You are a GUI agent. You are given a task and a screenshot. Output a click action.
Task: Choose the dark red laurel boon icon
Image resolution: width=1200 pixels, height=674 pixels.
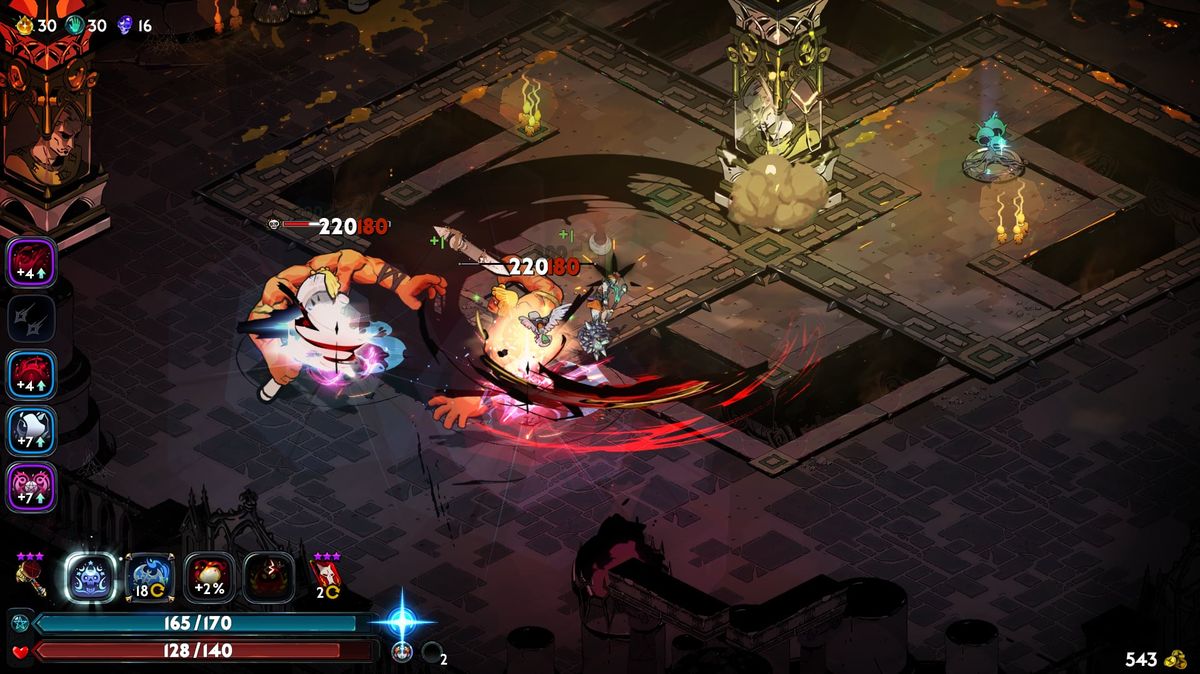[x=269, y=577]
